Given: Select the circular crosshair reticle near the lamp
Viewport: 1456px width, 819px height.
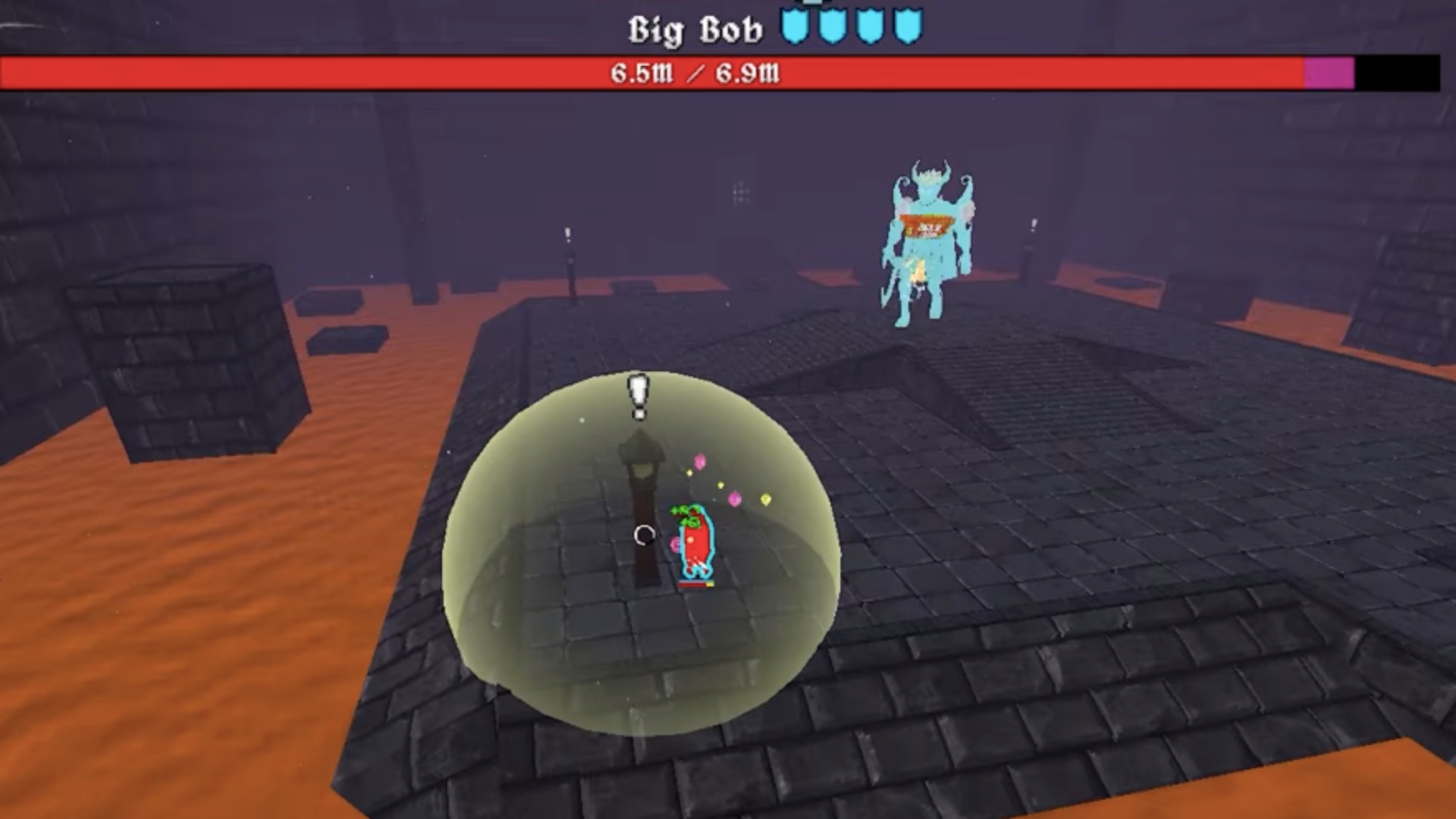Looking at the screenshot, I should click(x=645, y=536).
